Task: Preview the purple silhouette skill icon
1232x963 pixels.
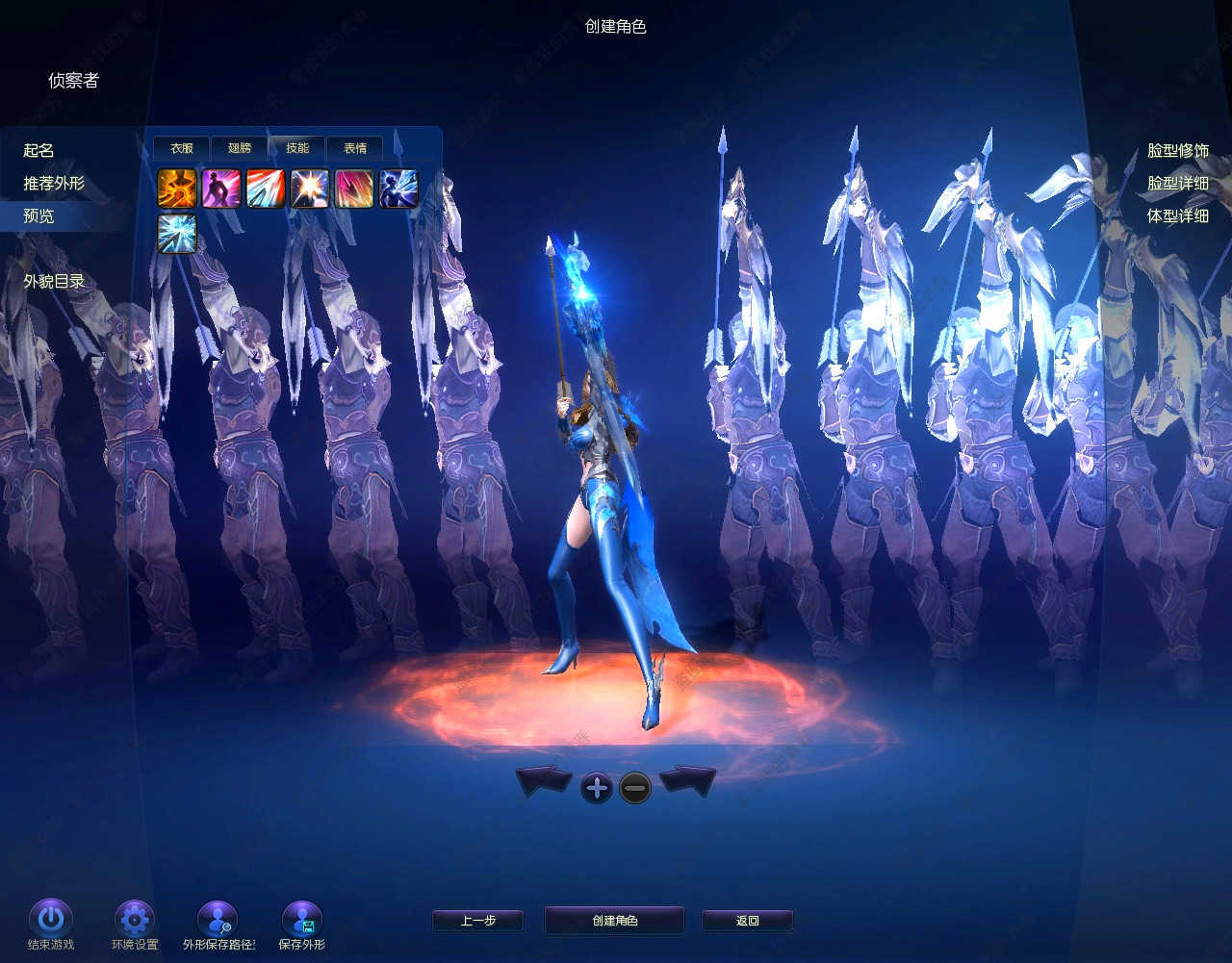Action: coord(221,189)
